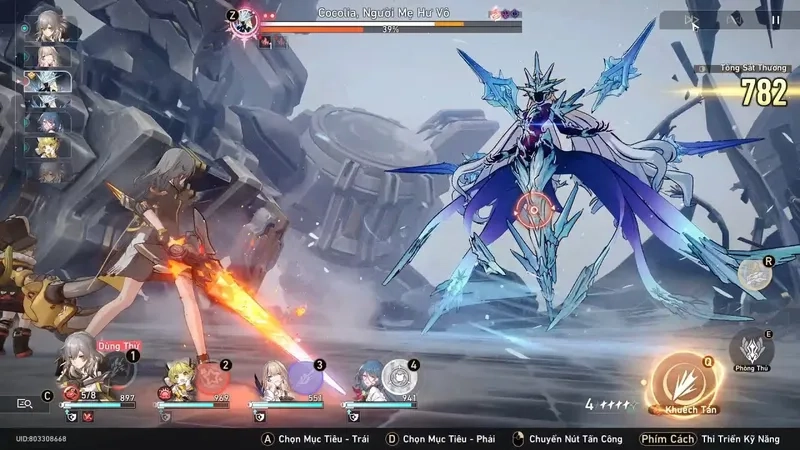Trigger Serval's ultimate circle numbered 3
Viewport: 800px width, 450px height.
tap(305, 378)
